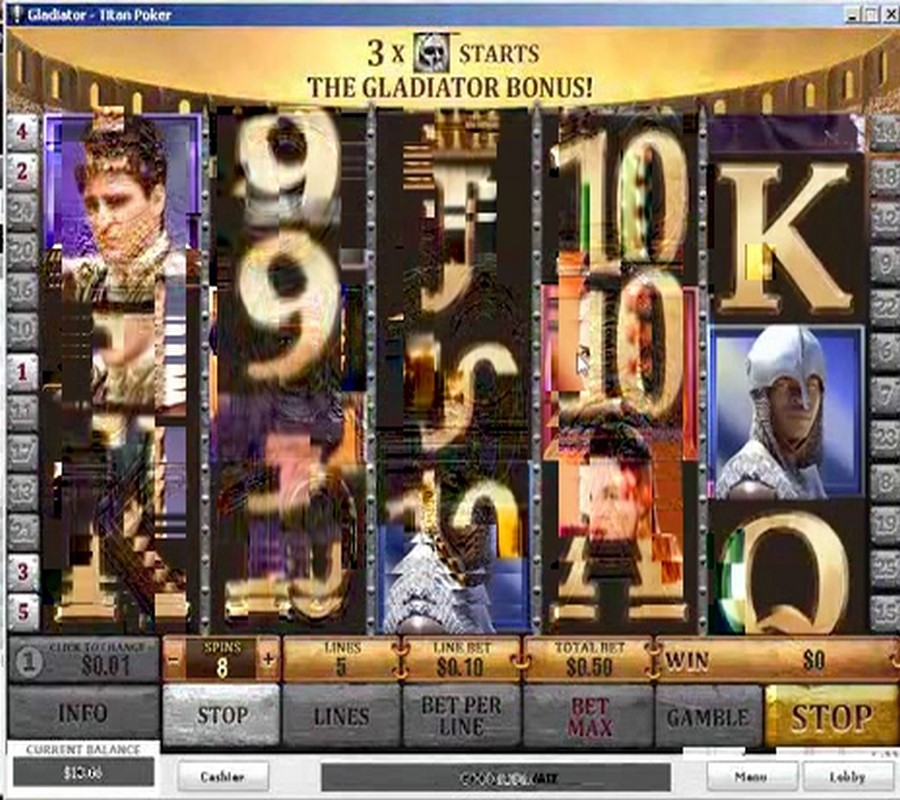
Task: Select payline number 2 marker
Action: pos(22,171)
